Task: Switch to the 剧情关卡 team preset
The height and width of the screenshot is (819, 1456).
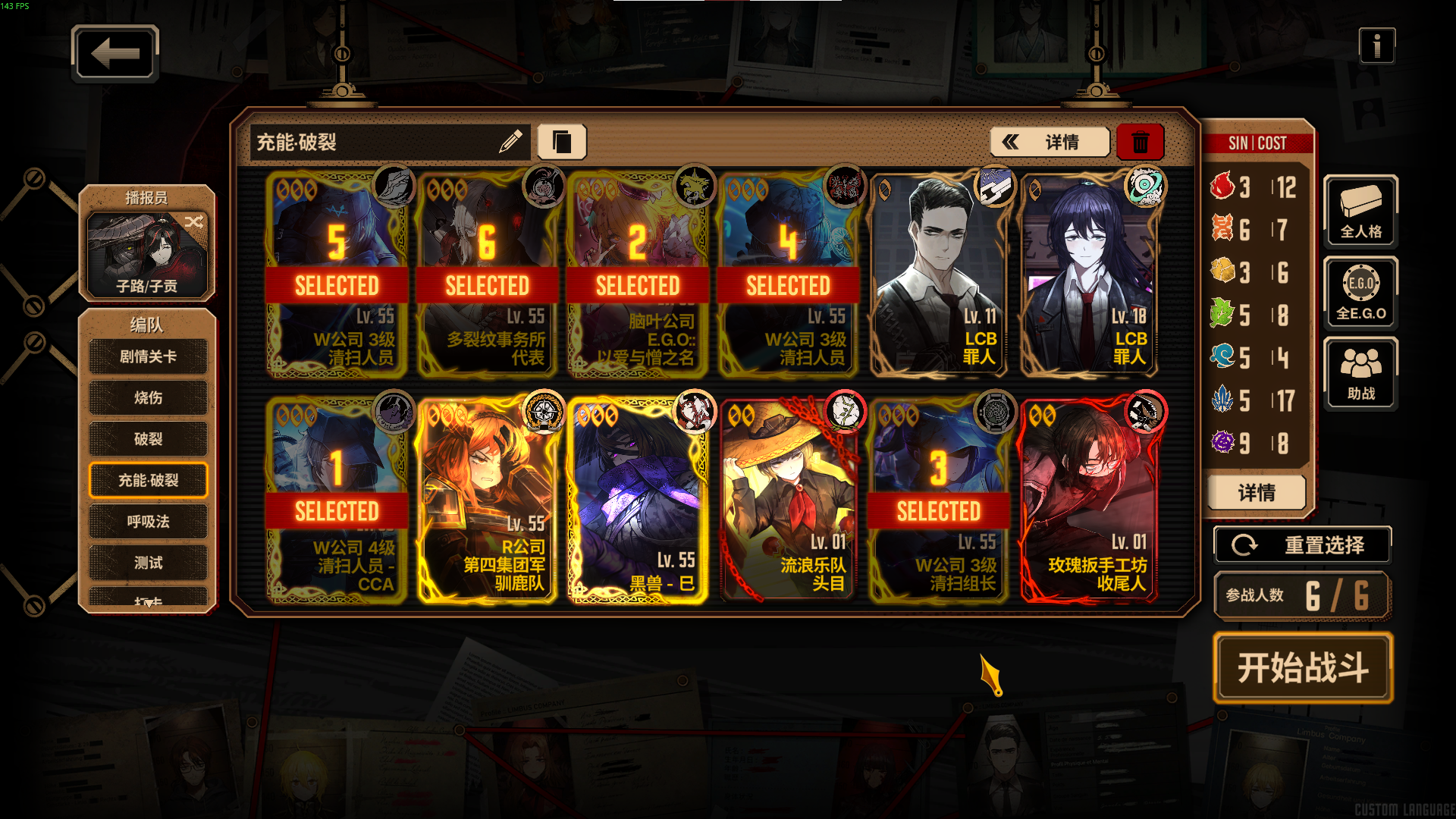Action: point(148,356)
